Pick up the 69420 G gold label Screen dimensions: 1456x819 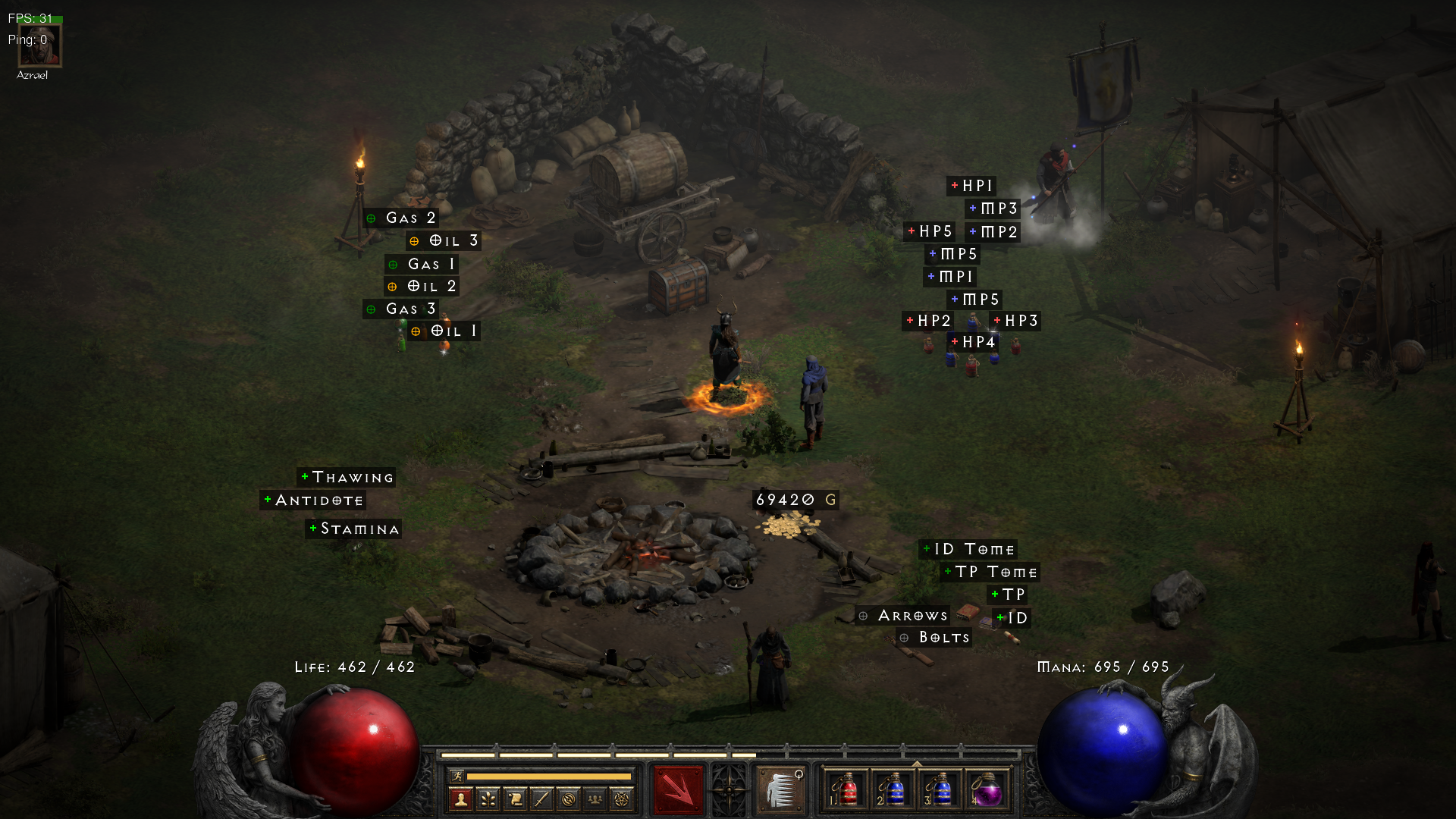795,500
